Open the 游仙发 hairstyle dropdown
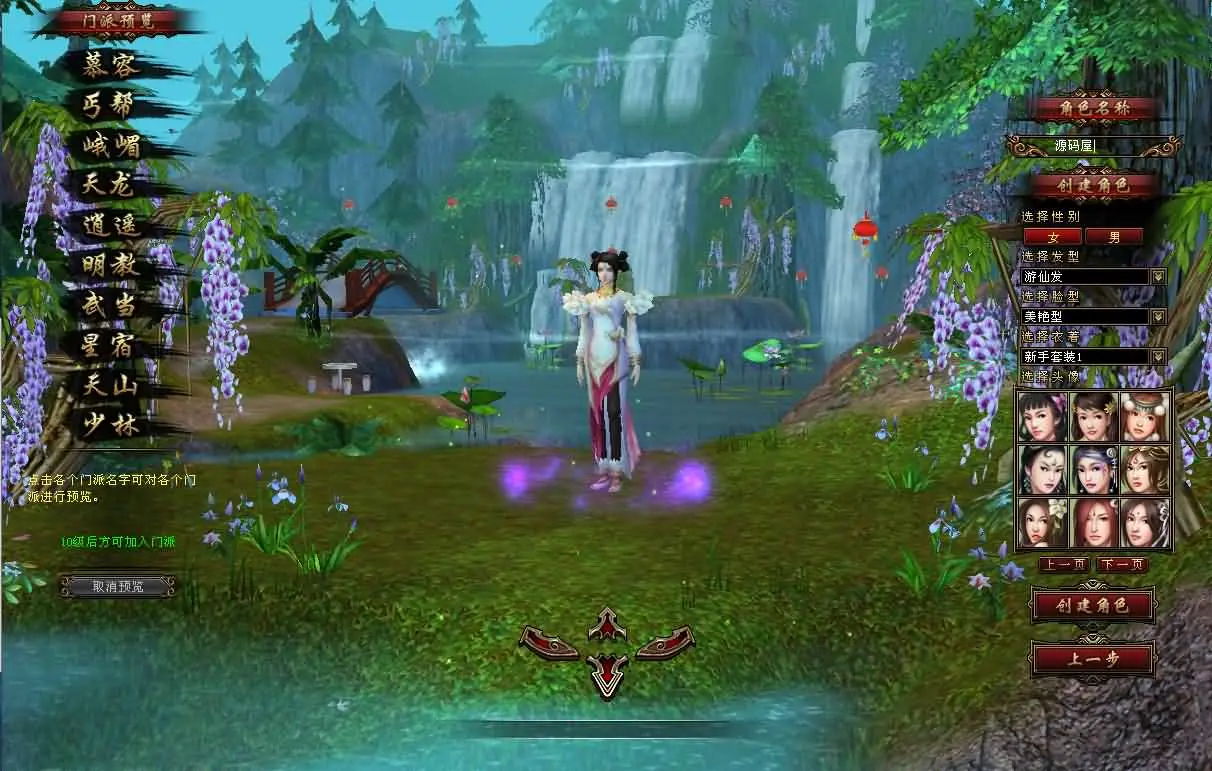The image size is (1212, 771). click(x=1158, y=276)
